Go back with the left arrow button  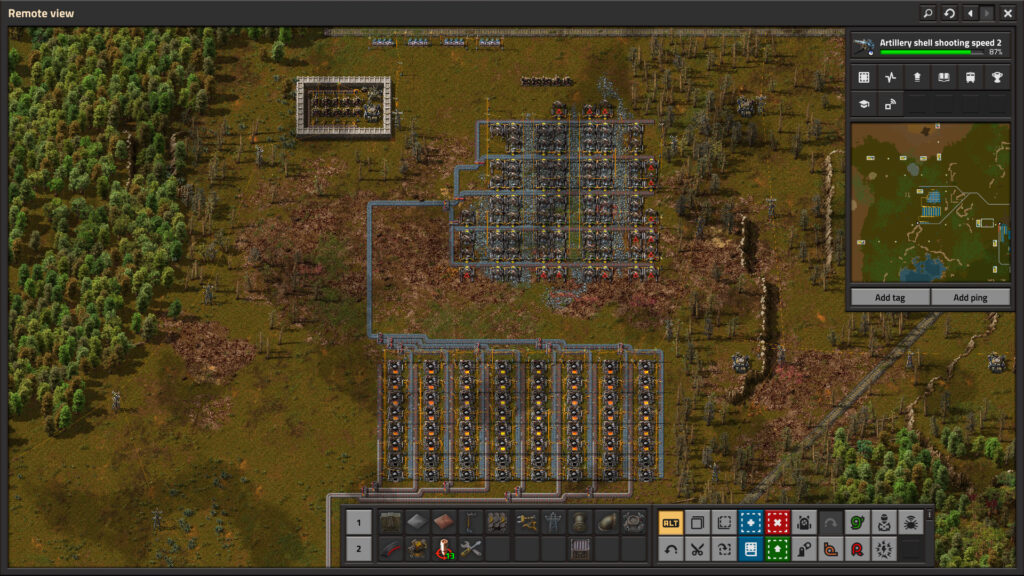click(x=970, y=13)
